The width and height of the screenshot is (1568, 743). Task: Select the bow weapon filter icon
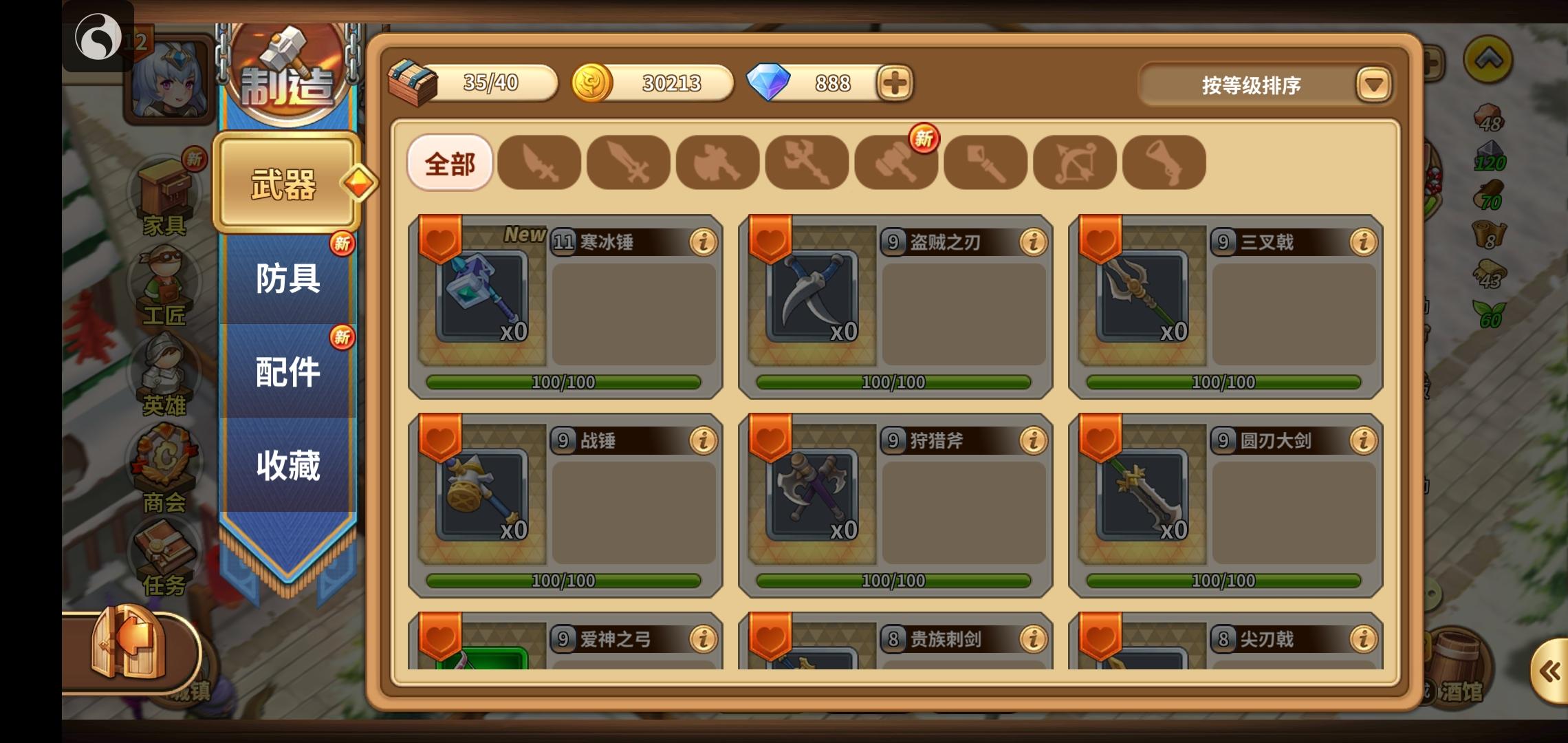(x=1073, y=162)
